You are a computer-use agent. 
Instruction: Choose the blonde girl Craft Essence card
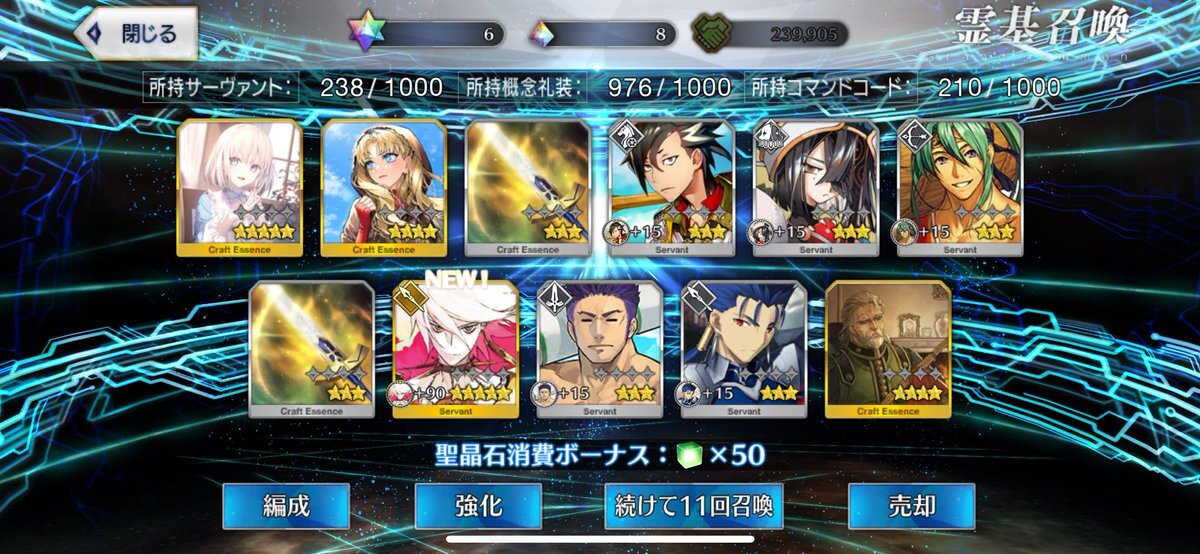pyautogui.click(x=384, y=187)
